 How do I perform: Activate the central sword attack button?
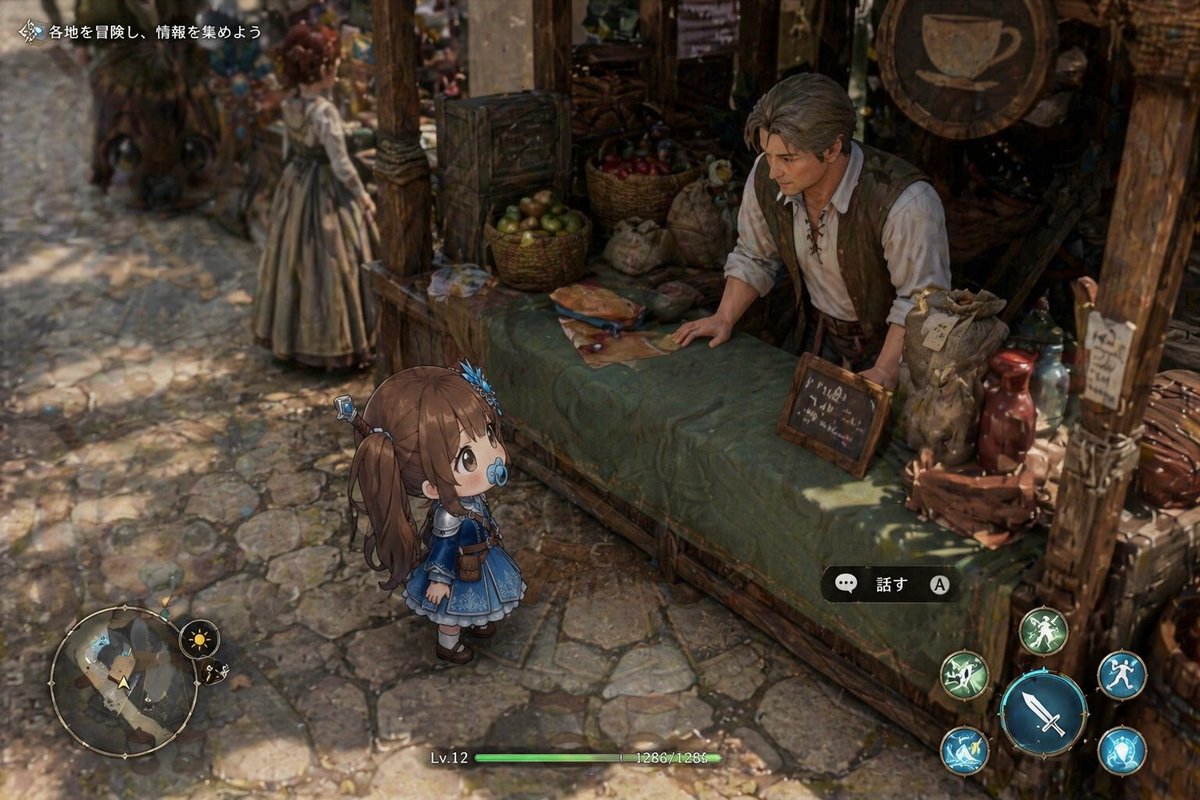pos(1043,713)
